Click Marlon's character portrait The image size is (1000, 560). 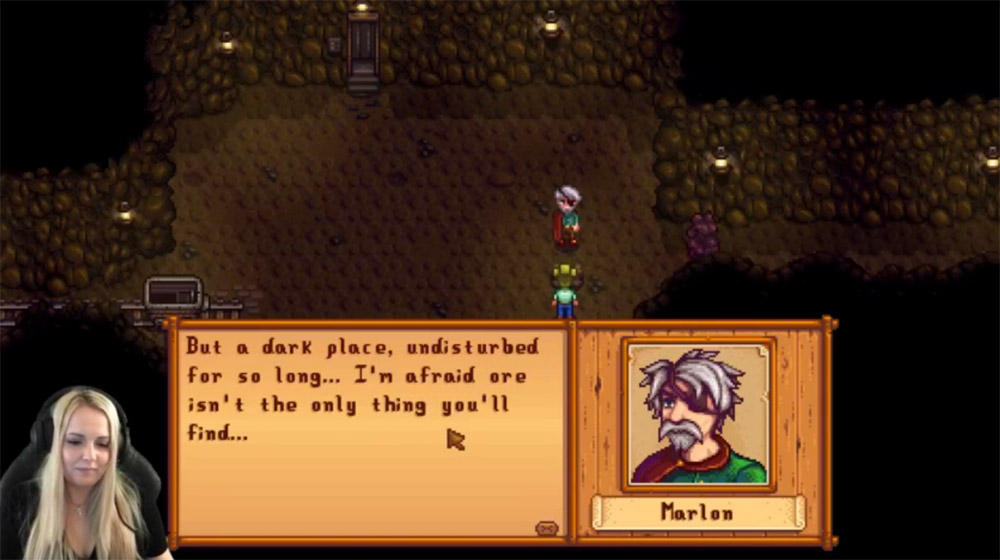tap(698, 414)
